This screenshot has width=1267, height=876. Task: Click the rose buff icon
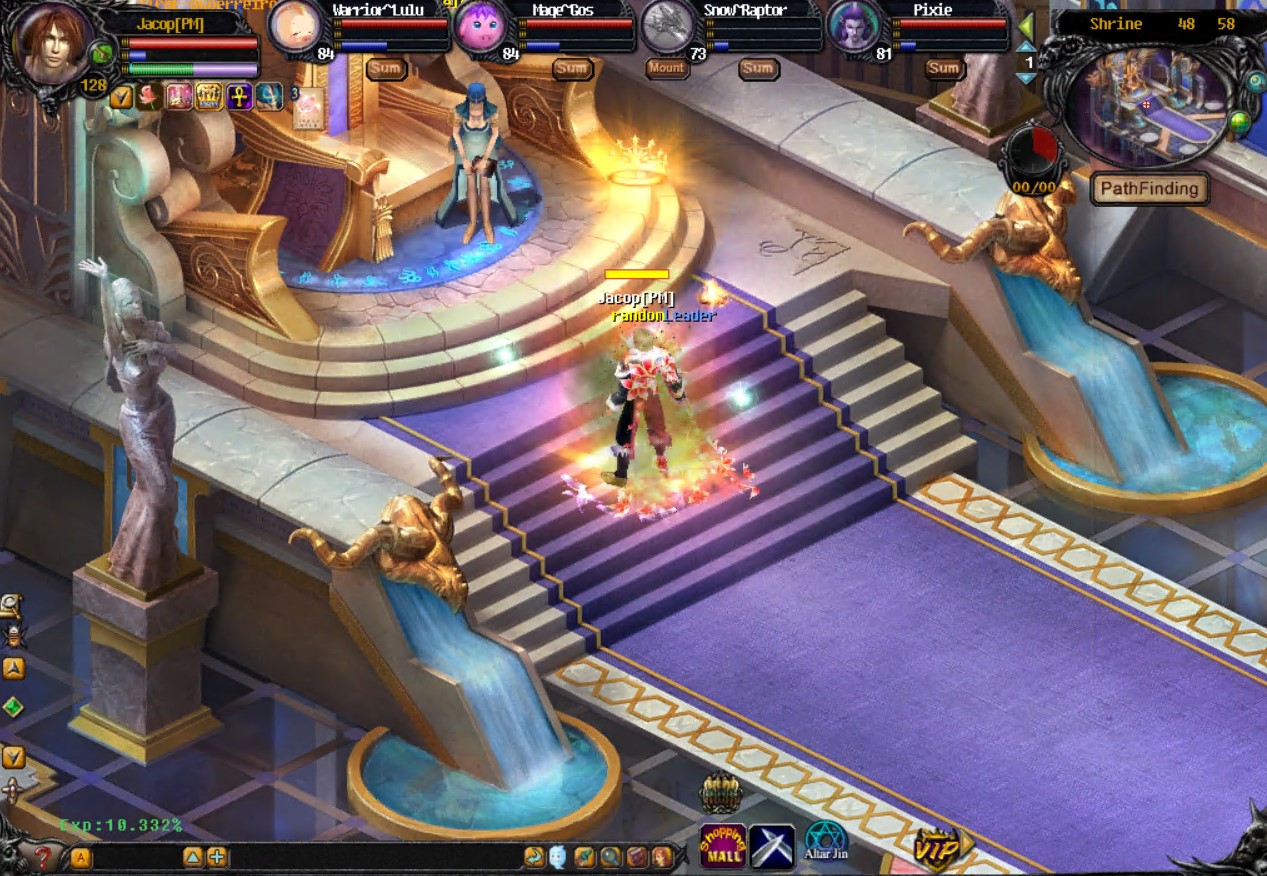tap(150, 96)
